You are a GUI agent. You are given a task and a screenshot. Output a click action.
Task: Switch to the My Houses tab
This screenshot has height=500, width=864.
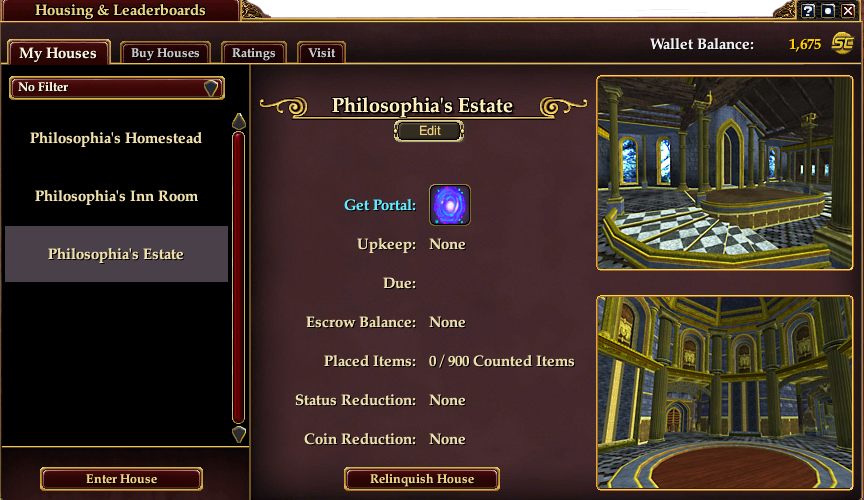[x=58, y=53]
